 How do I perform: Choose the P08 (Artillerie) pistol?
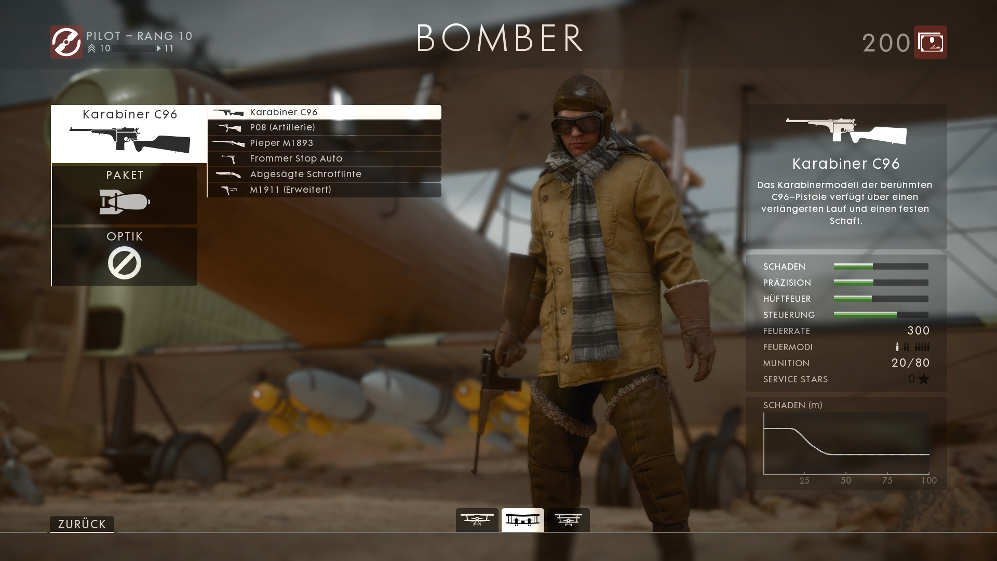[324, 128]
